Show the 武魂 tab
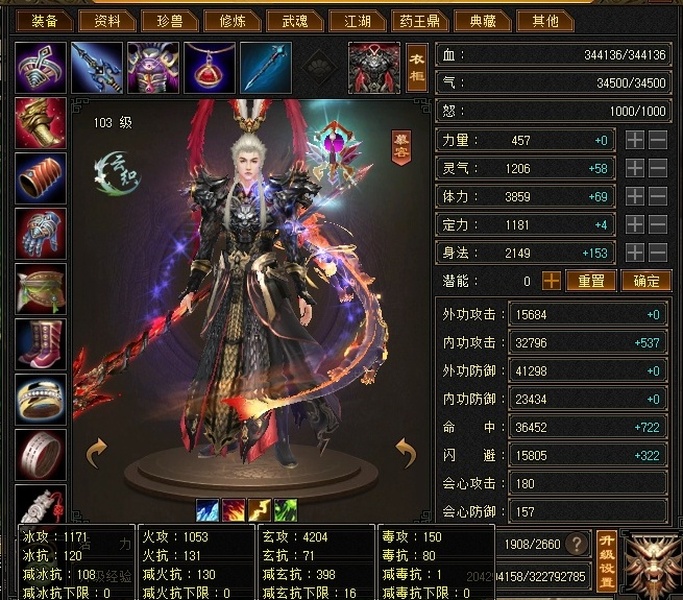 [x=297, y=21]
